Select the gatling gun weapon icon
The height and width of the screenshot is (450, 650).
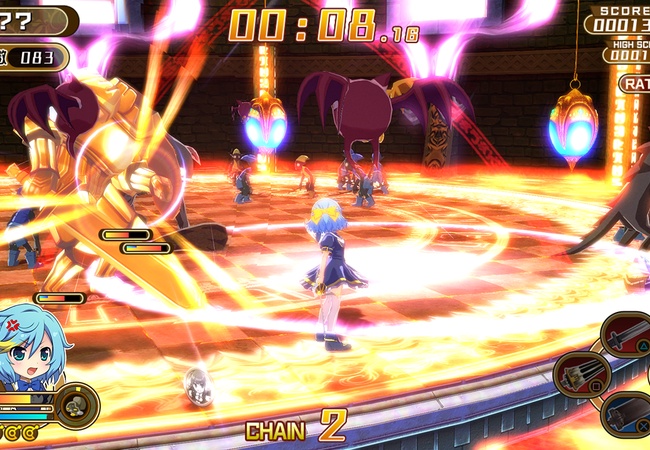point(582,375)
